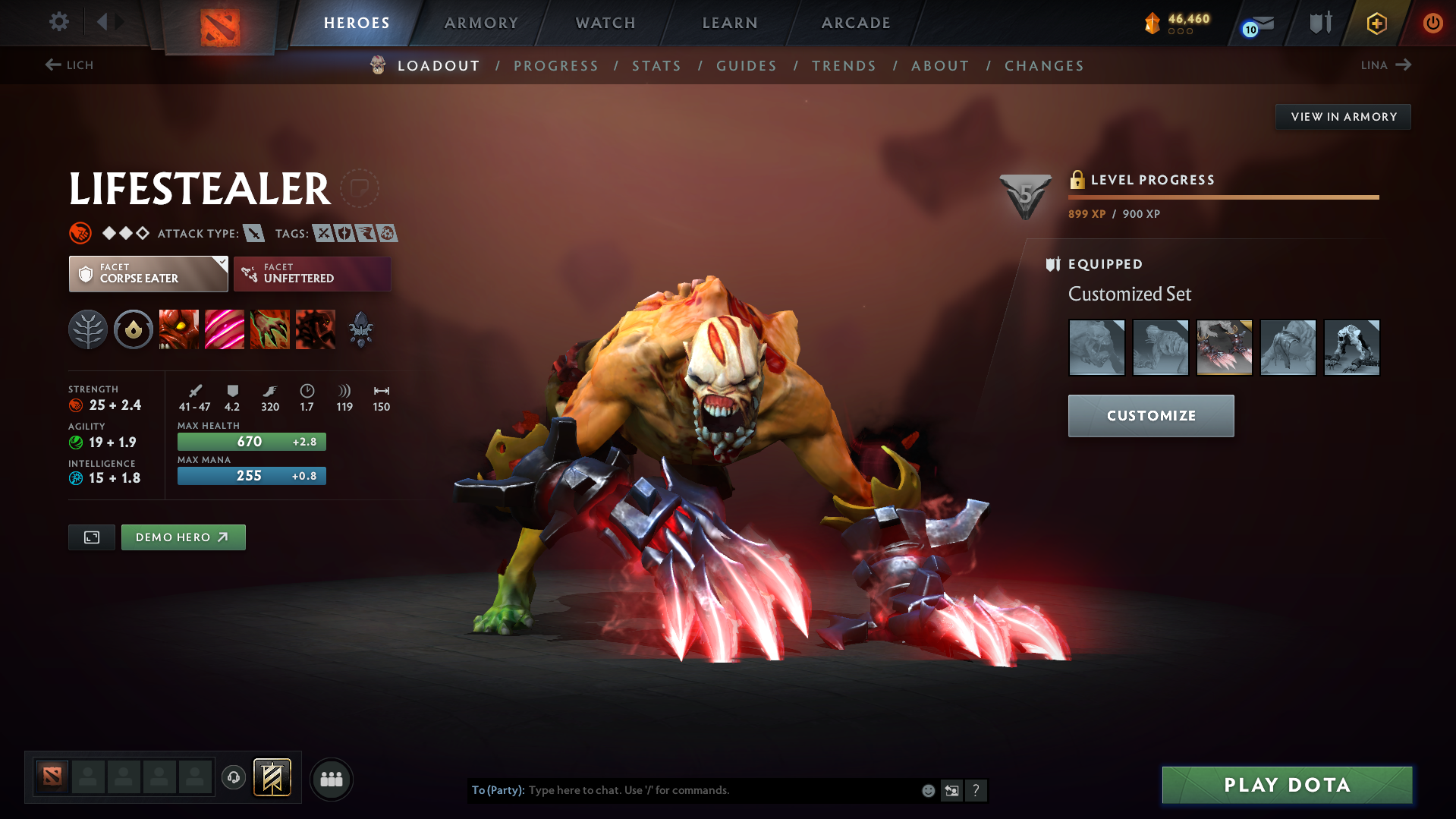Open Lifestealer's talent tree icon
The width and height of the screenshot is (1456, 819).
point(88,329)
